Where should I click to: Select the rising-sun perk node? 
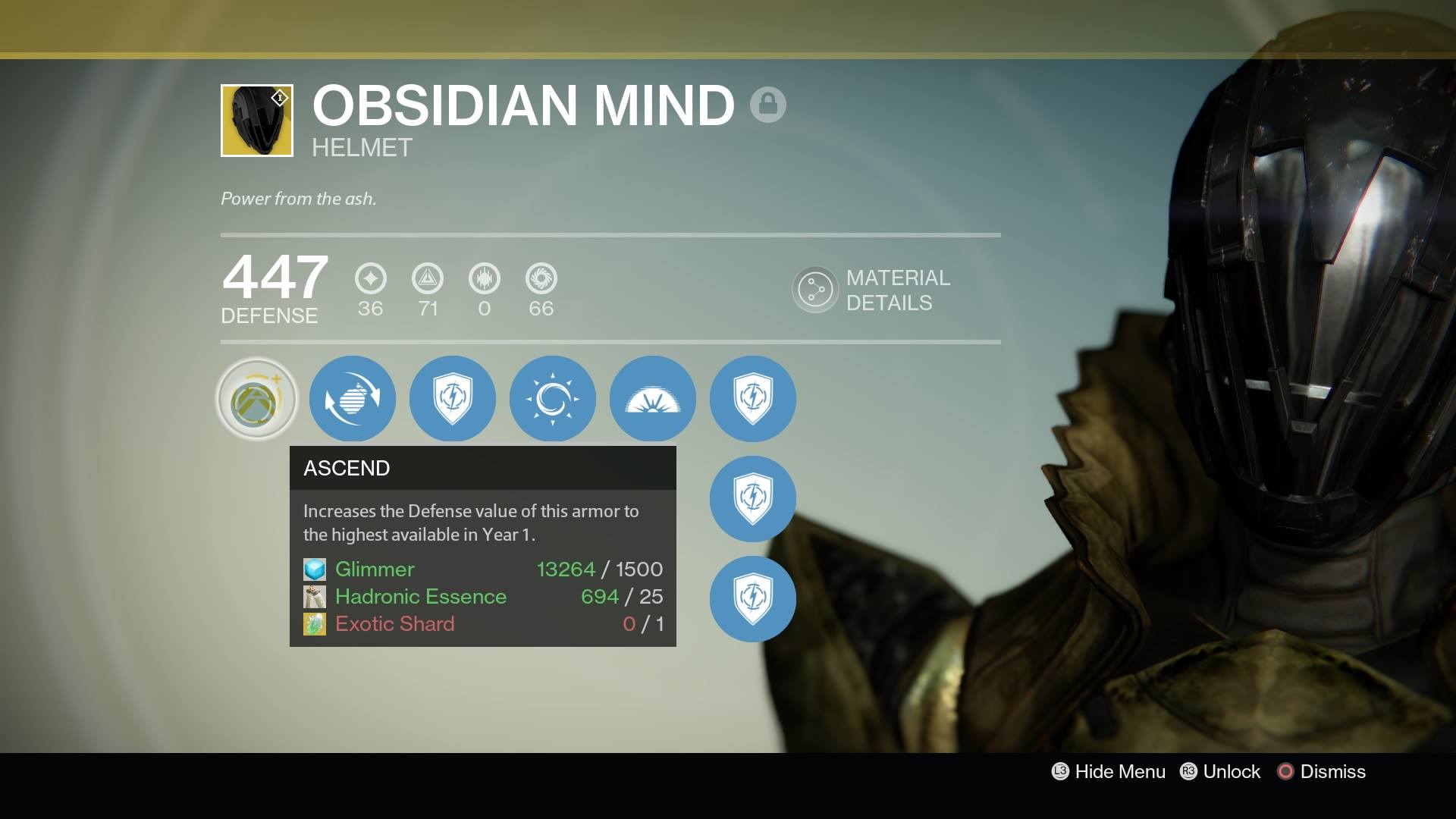tap(653, 399)
